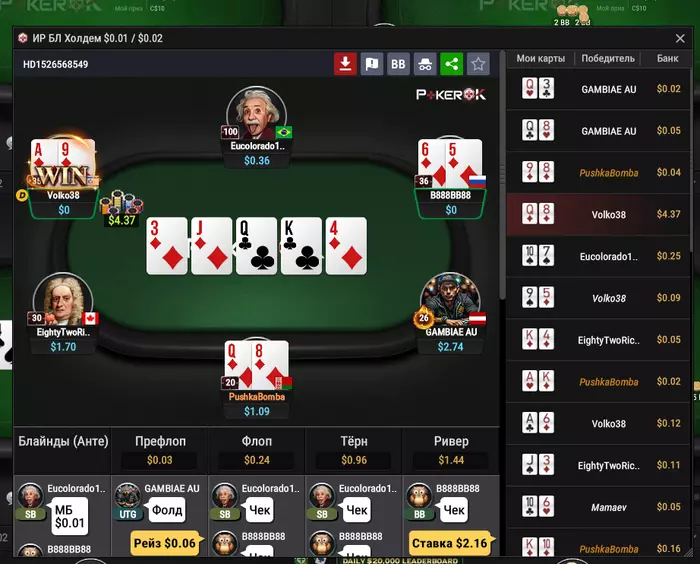
Task: Close the hand replay window
Action: tap(679, 38)
